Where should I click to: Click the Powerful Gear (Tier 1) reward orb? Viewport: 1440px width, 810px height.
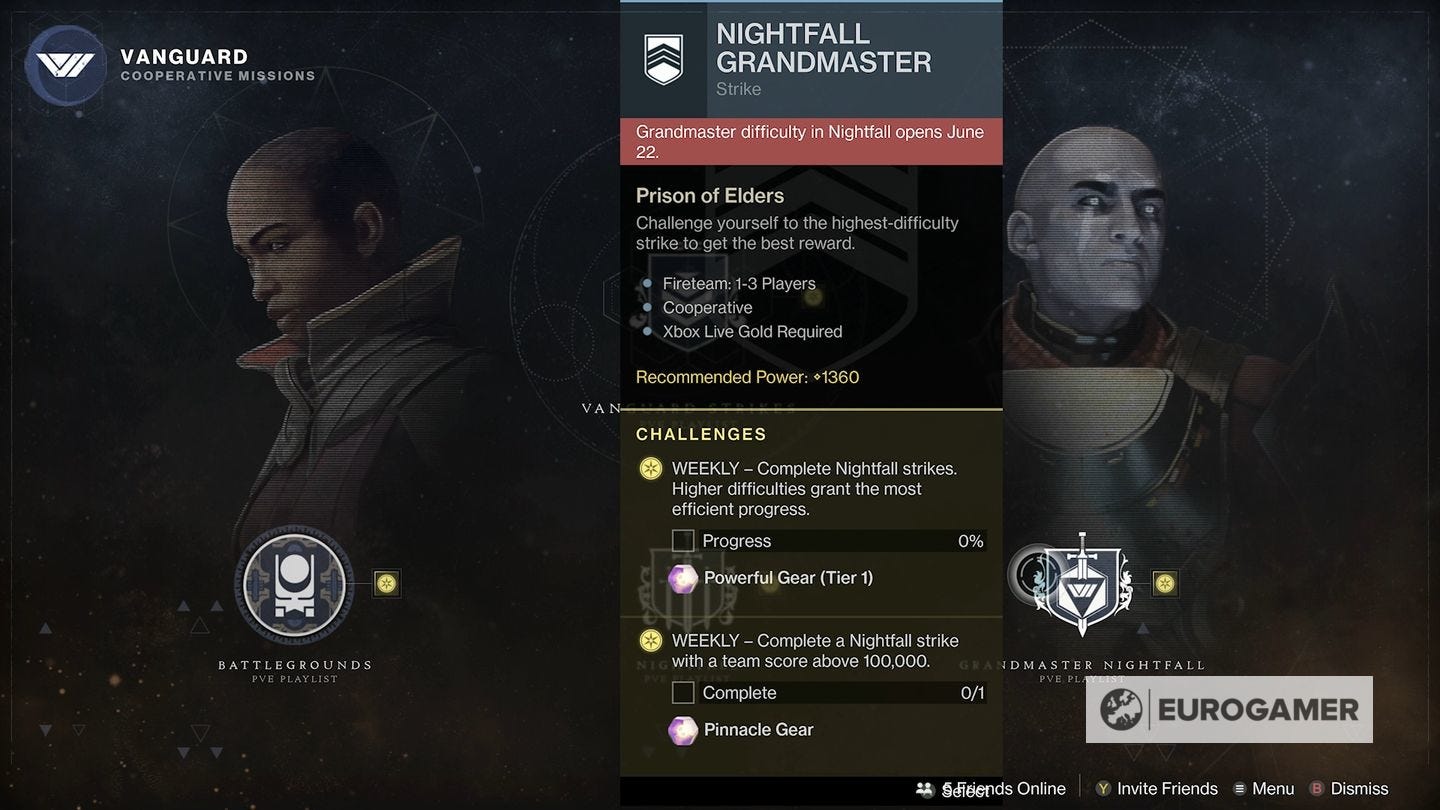[683, 578]
